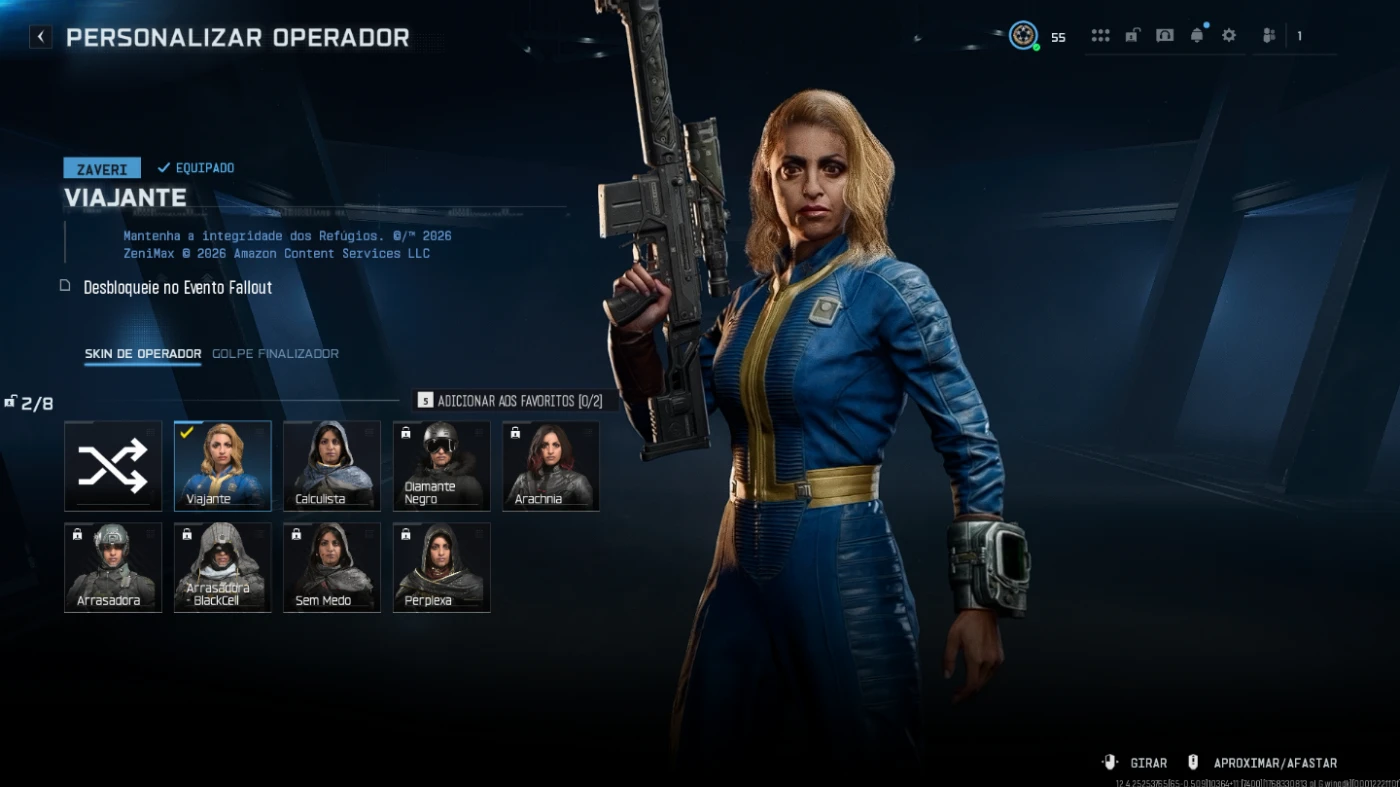Select the locked Diamante Negro skin
1400x787 pixels.
[x=441, y=466]
